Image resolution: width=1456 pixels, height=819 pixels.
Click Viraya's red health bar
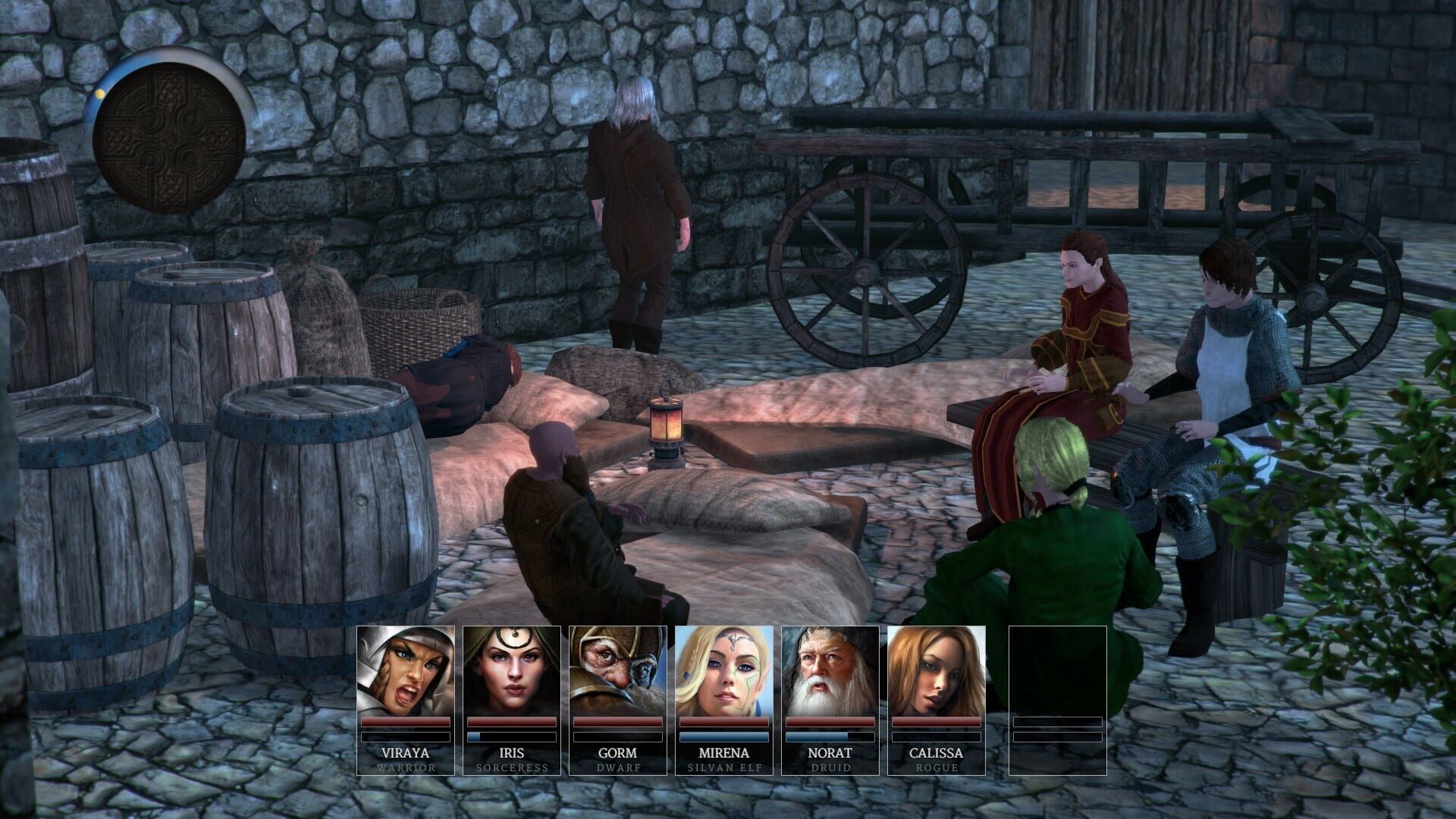(x=404, y=721)
